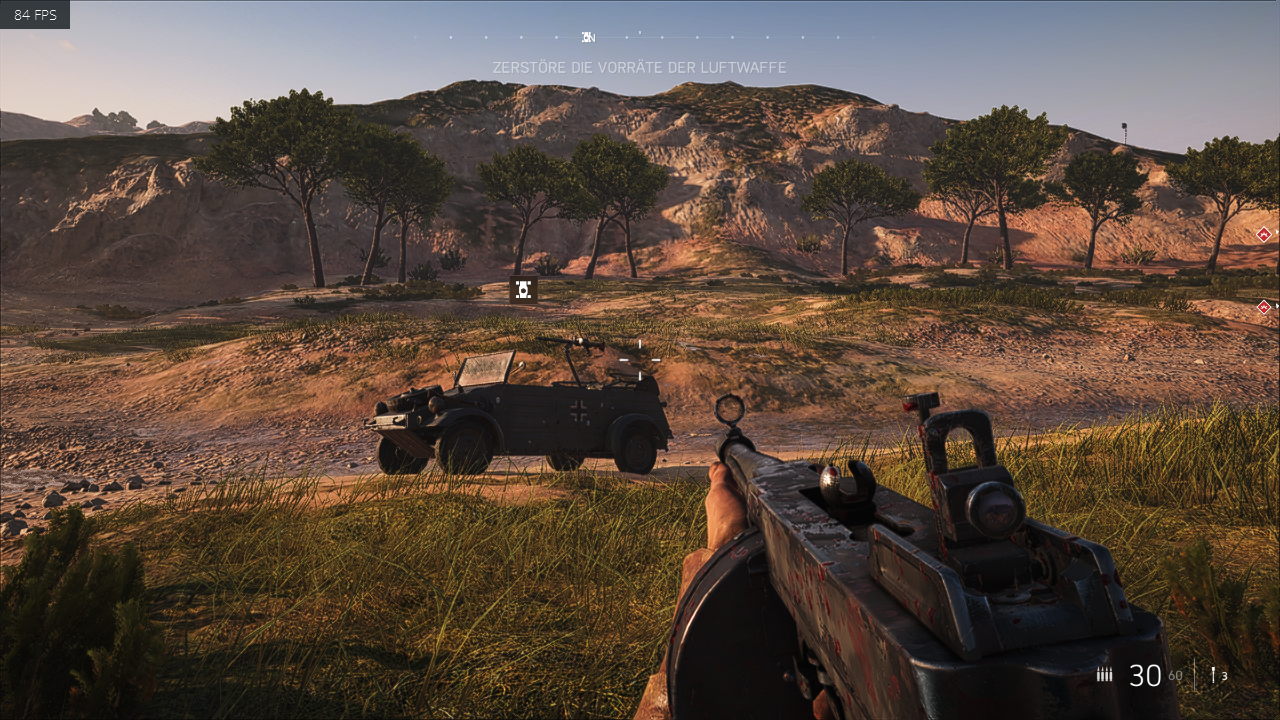Select the bullet magazine icon near ammo counter

(1104, 675)
